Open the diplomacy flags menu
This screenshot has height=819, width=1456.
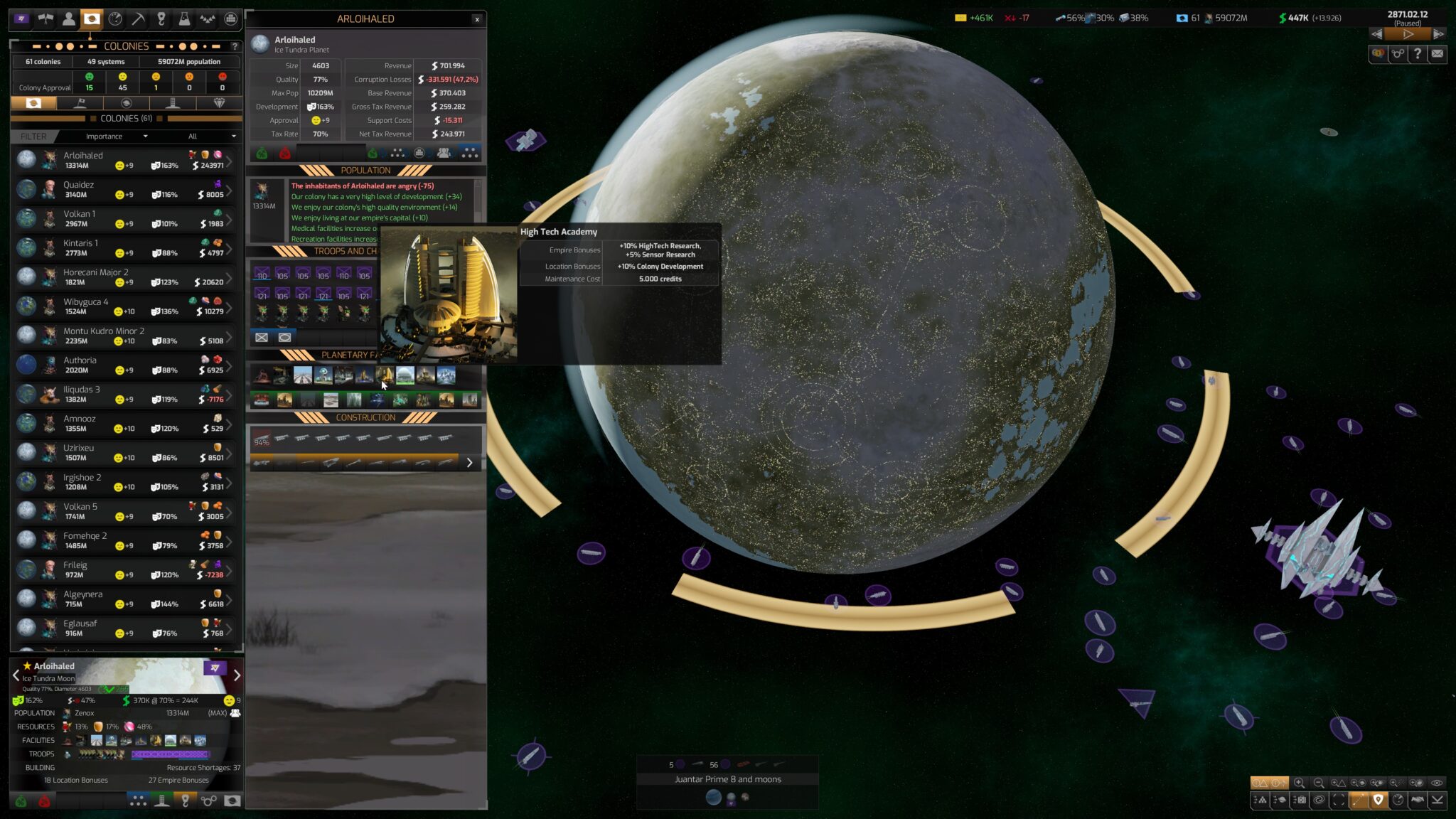45,19
